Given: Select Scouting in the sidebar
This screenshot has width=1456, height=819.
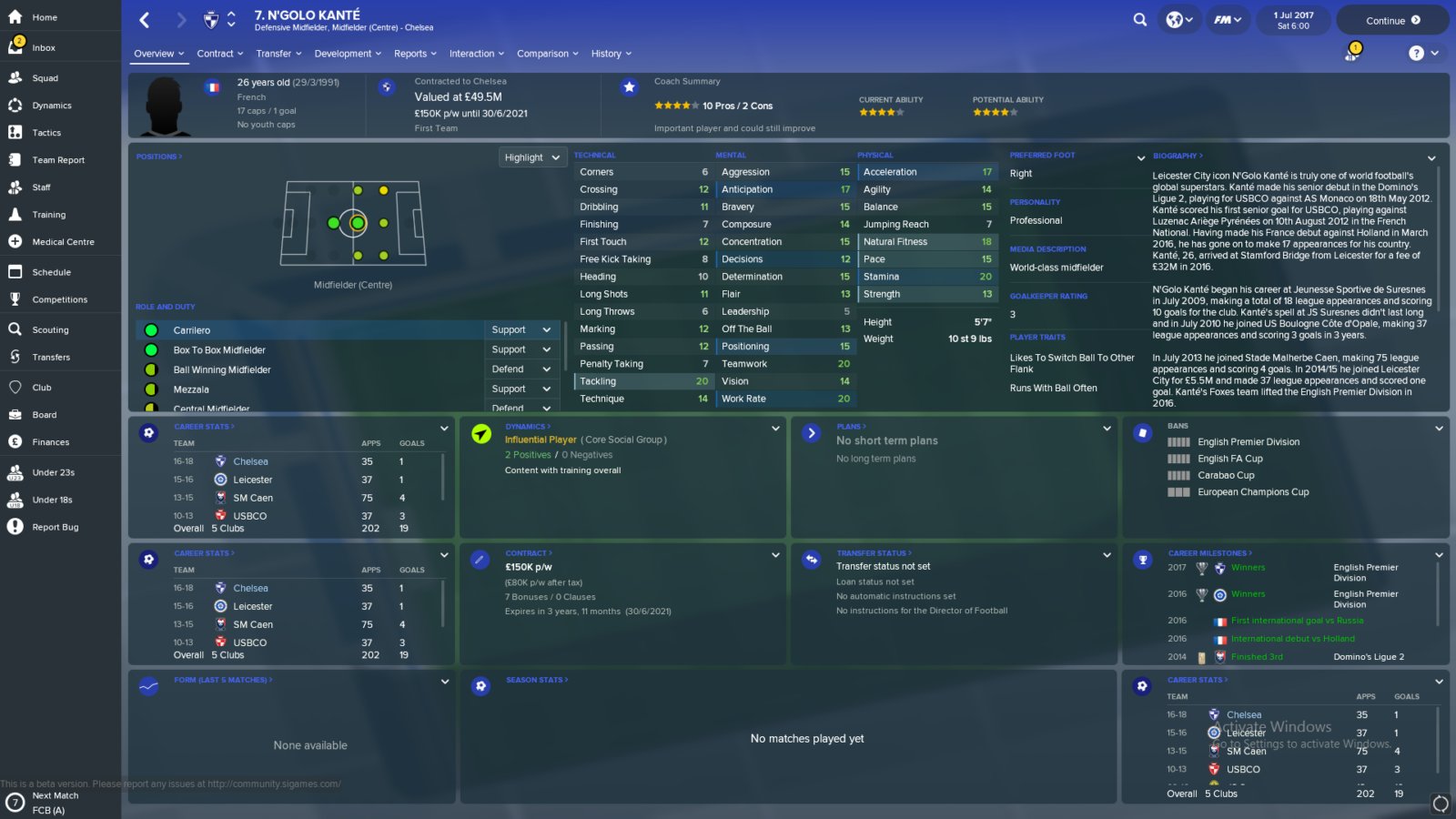Looking at the screenshot, I should [50, 330].
